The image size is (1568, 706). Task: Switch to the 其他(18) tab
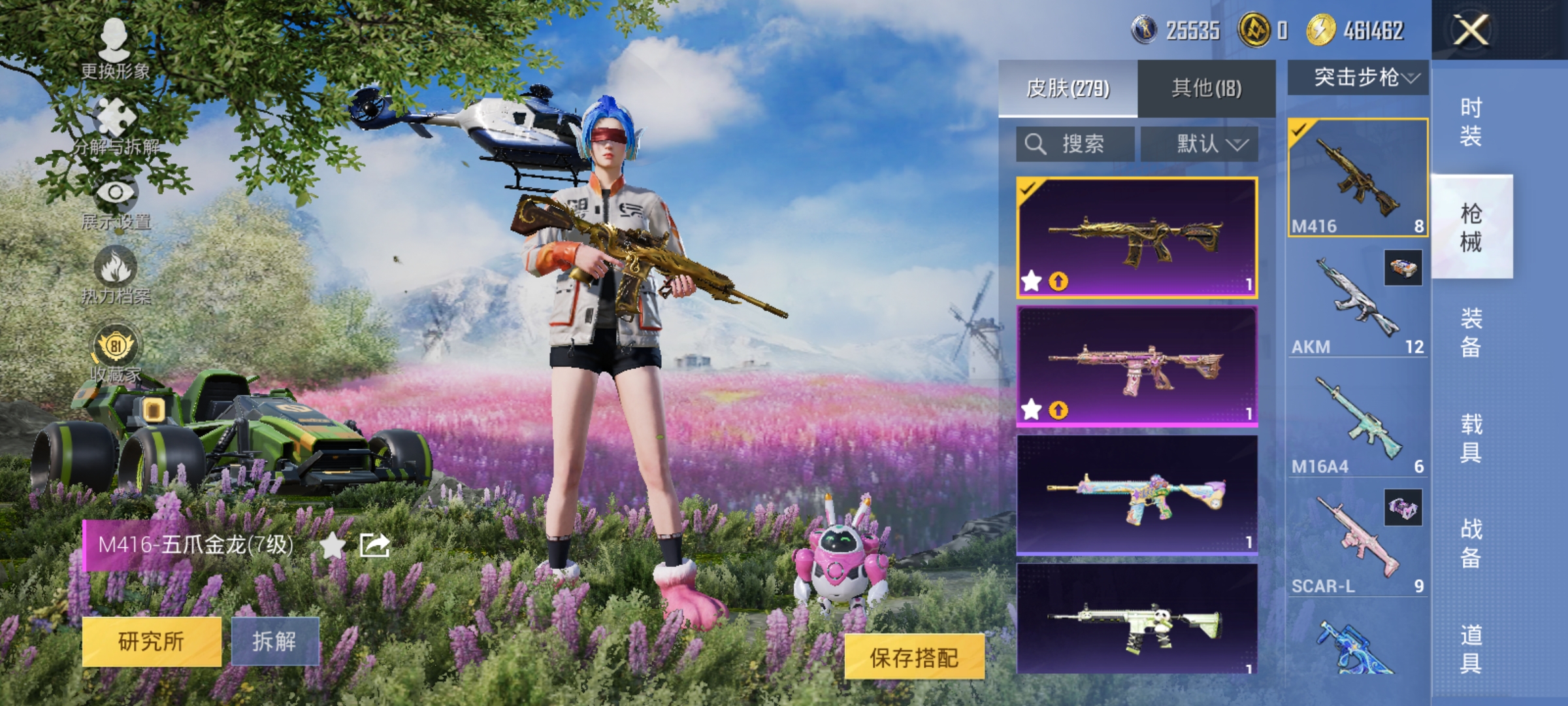[1207, 86]
